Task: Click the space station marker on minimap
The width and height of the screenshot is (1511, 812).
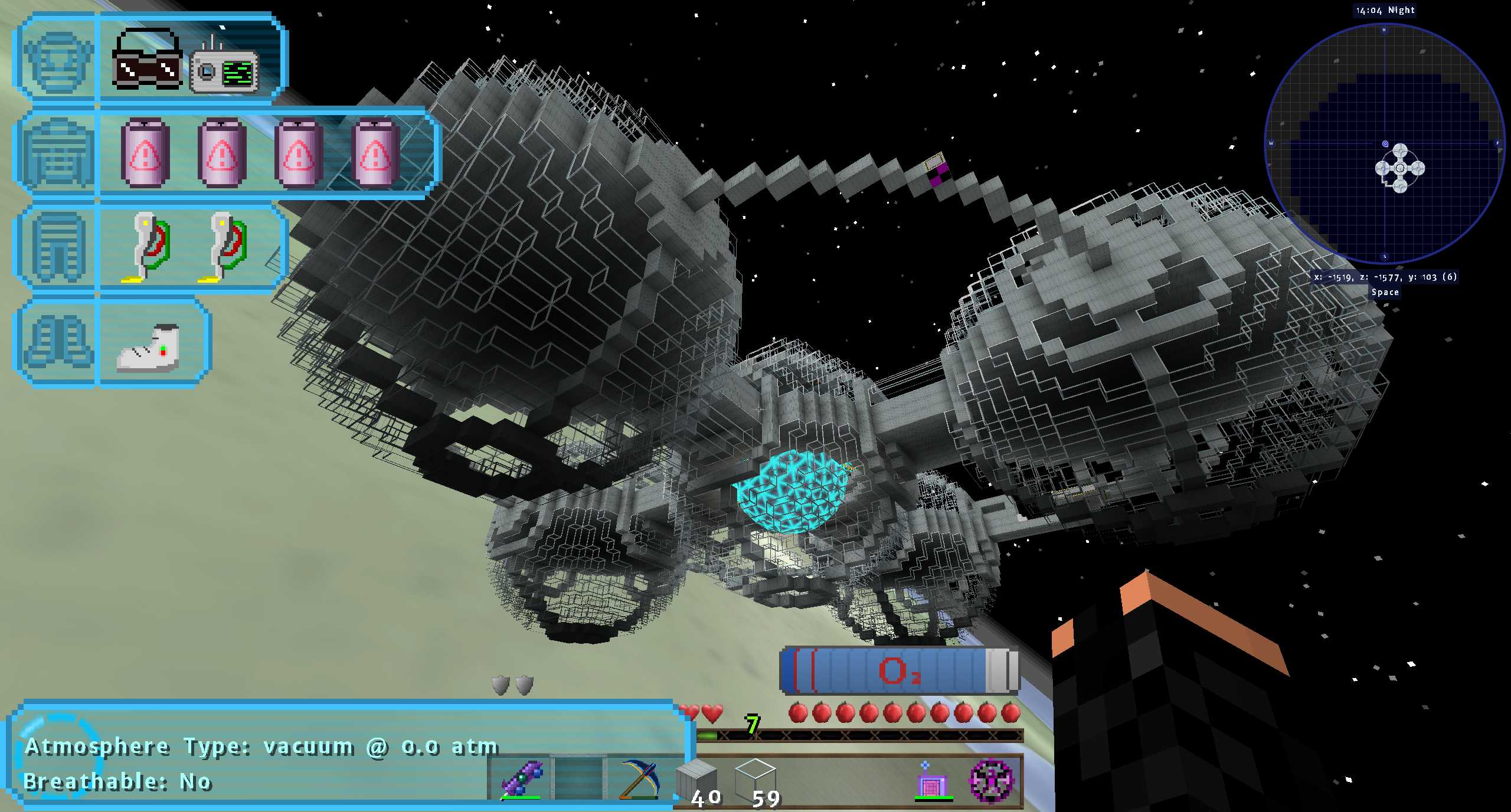Action: pos(1400,168)
